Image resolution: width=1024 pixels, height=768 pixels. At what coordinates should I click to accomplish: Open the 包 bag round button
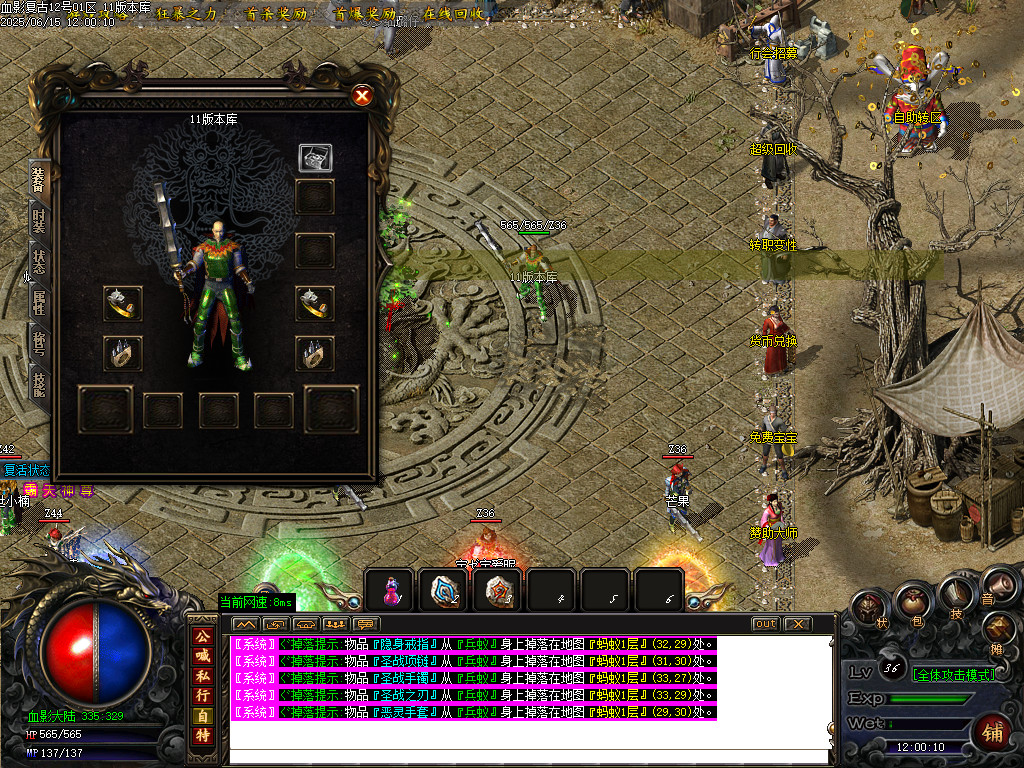[x=910, y=602]
